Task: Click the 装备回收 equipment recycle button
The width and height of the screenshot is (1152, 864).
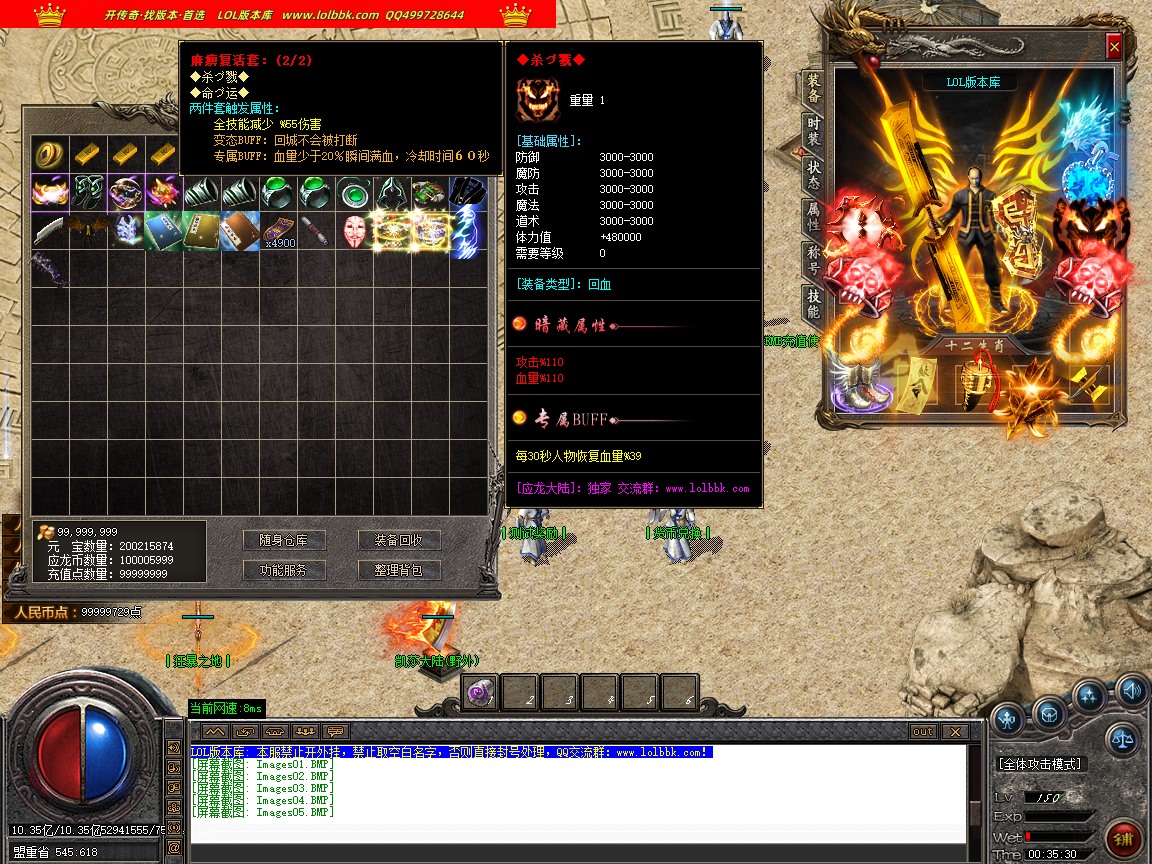Action: pos(399,540)
